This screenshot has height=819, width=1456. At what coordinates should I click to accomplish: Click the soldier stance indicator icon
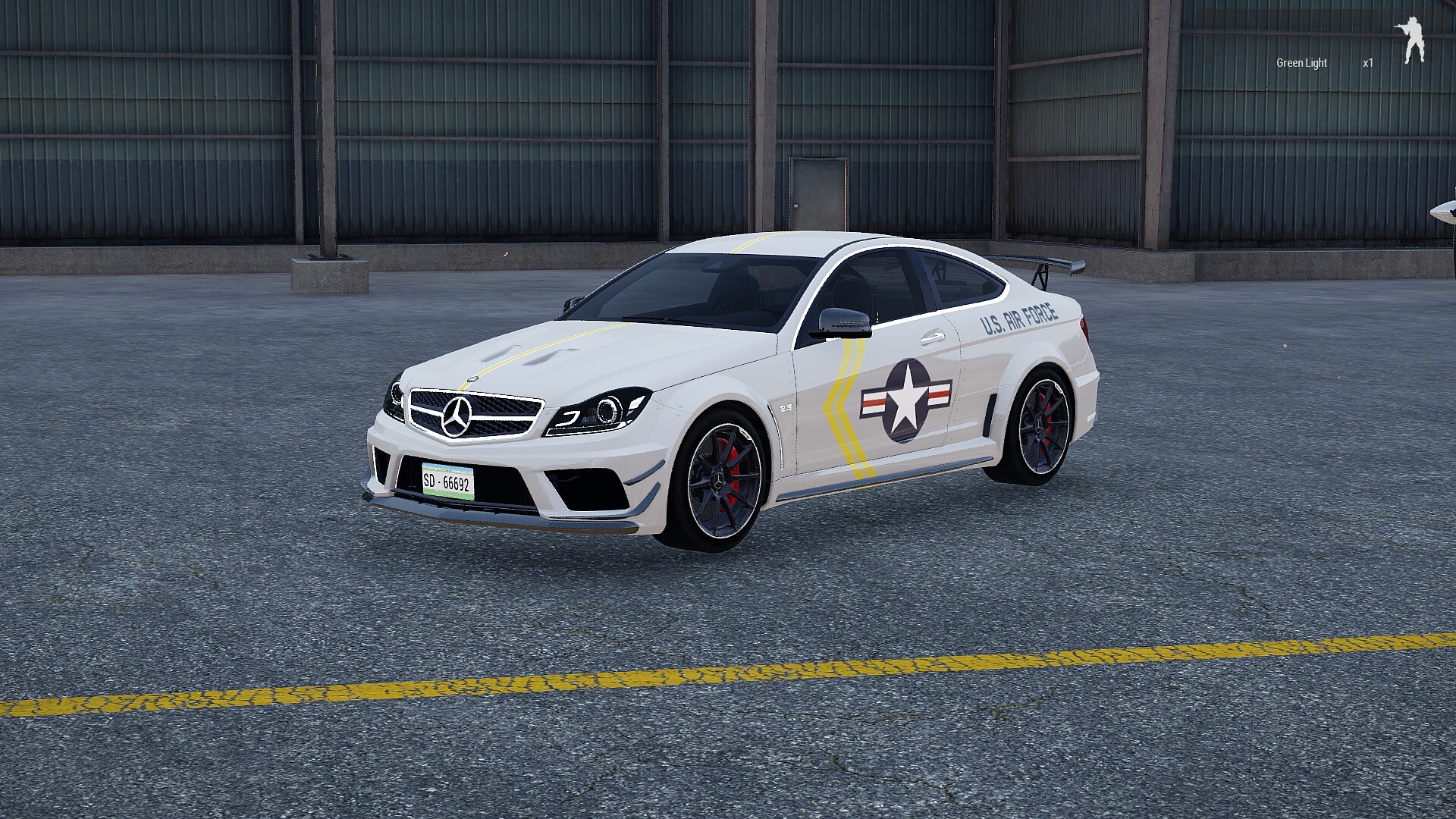1412,40
